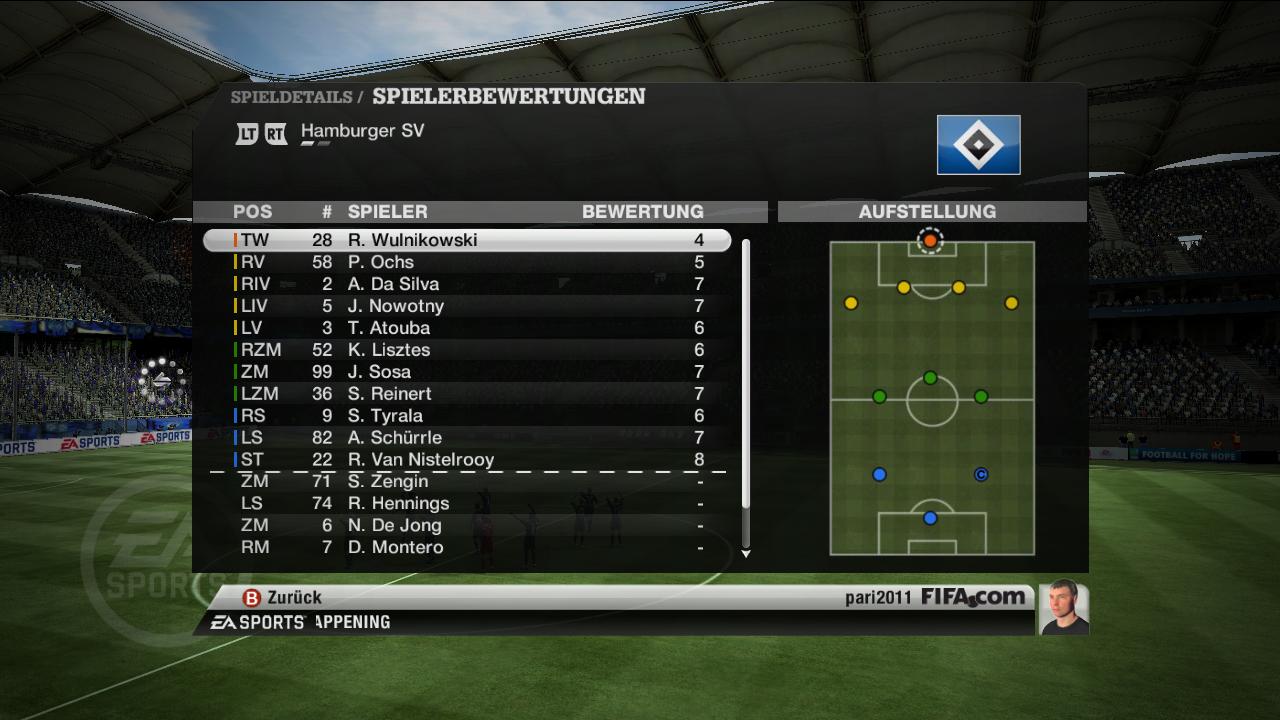Go back with the Zurück button
This screenshot has width=1280, height=720.
[x=283, y=597]
